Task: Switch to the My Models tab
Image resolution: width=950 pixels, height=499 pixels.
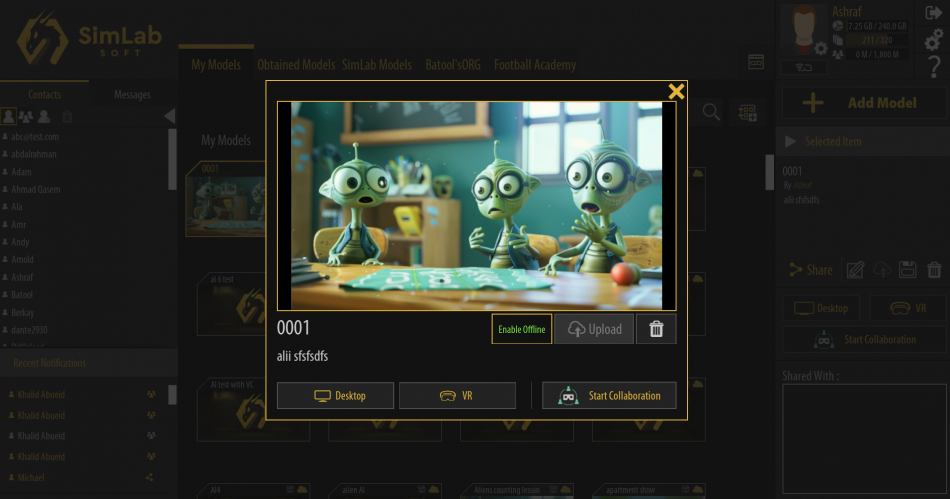Action: tap(216, 65)
